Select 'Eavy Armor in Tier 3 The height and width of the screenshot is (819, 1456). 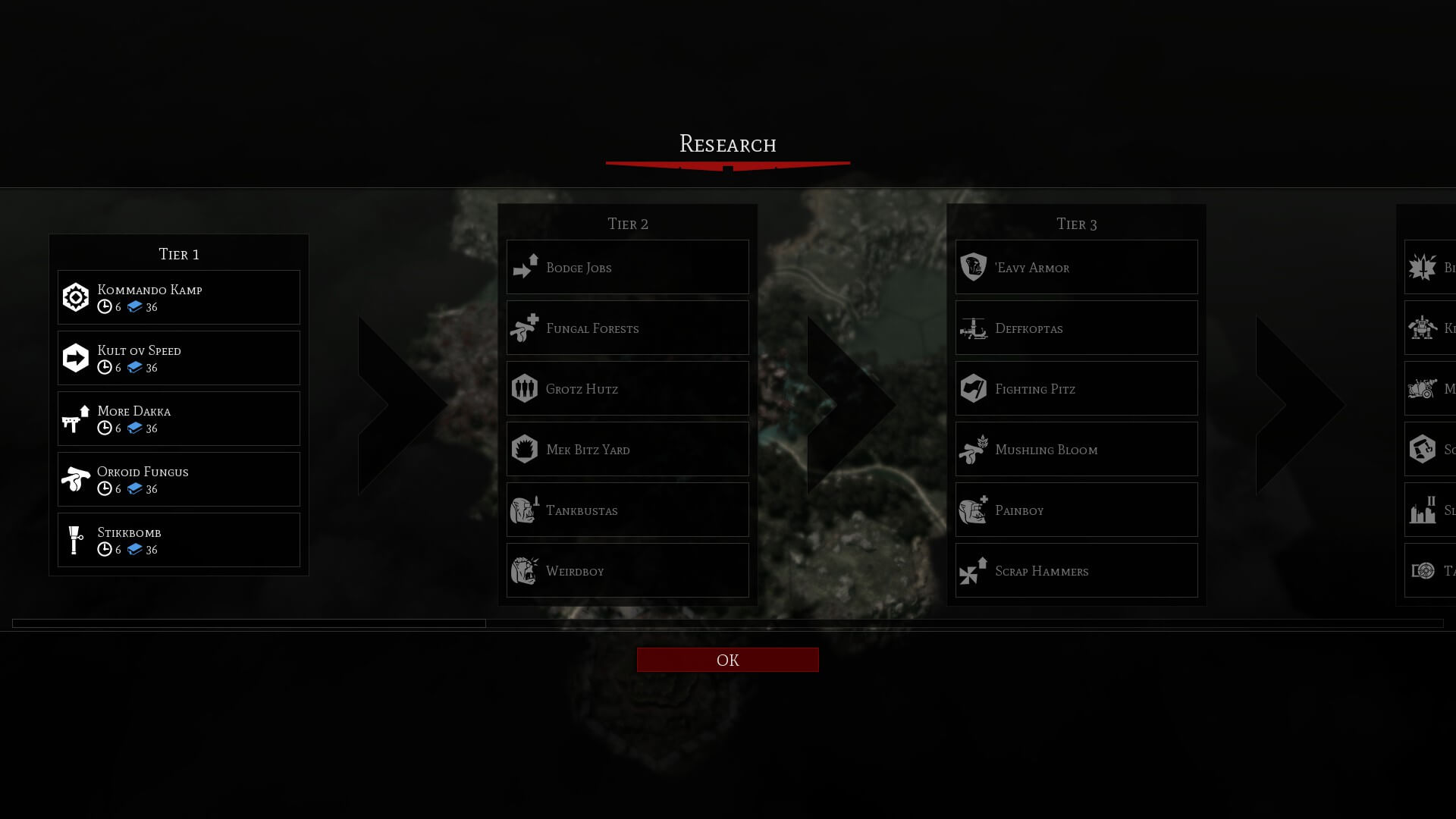1077,267
